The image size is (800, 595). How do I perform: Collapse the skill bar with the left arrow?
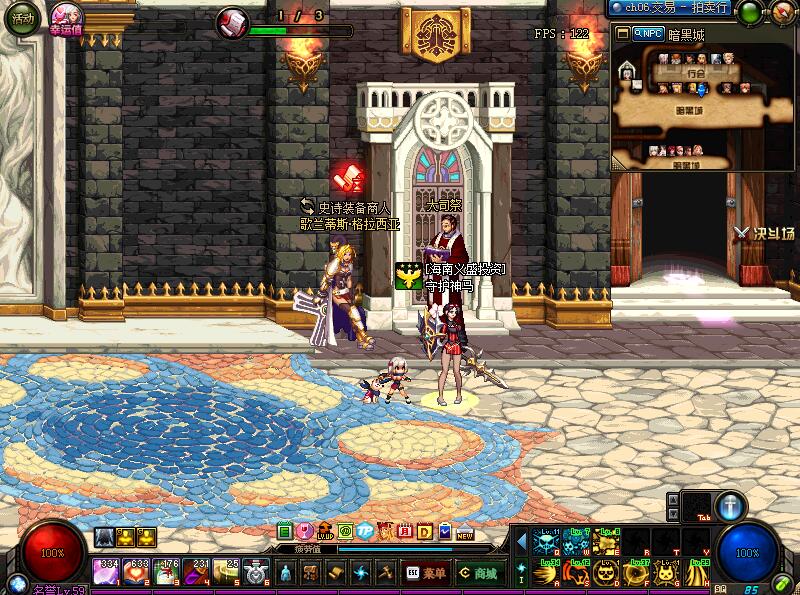pyautogui.click(x=521, y=542)
